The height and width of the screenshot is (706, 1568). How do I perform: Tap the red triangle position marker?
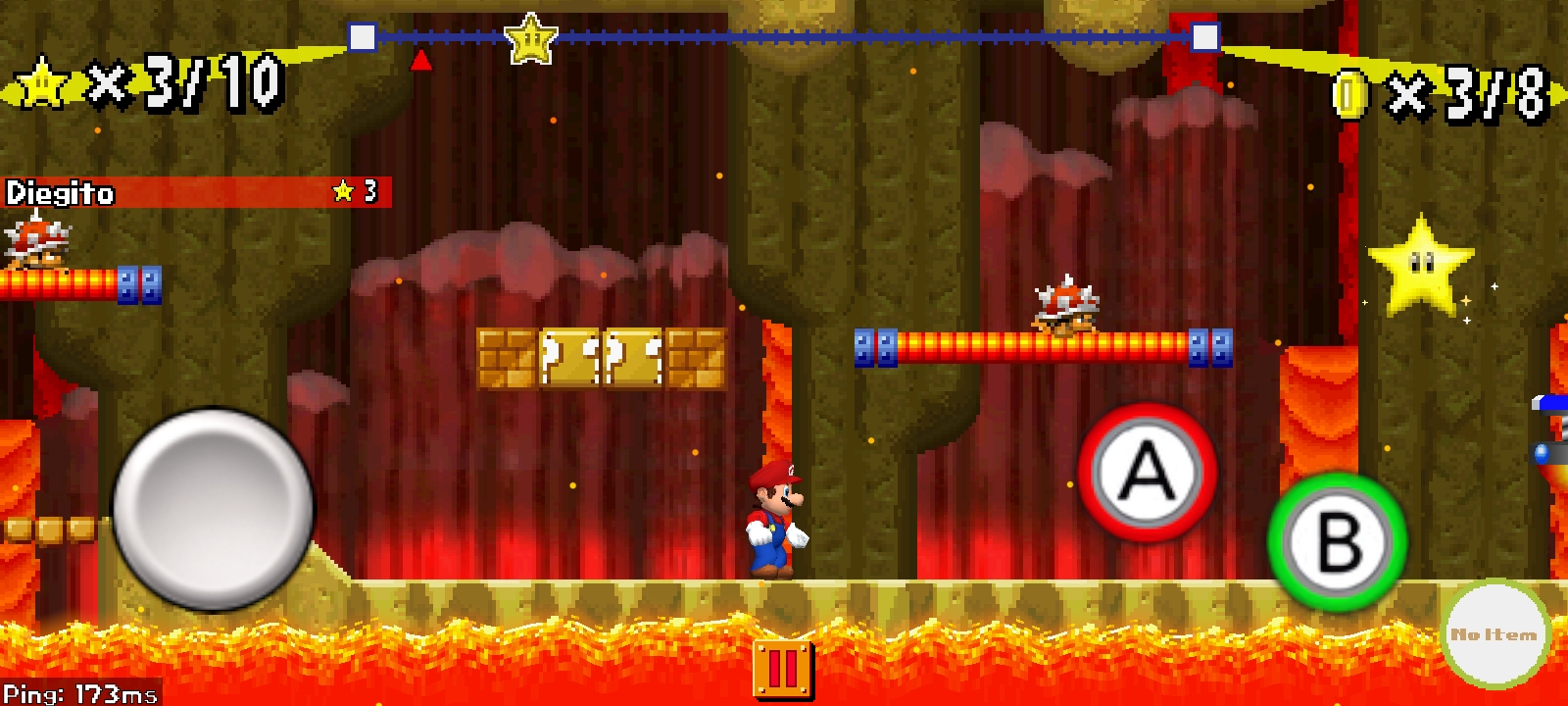point(420,59)
